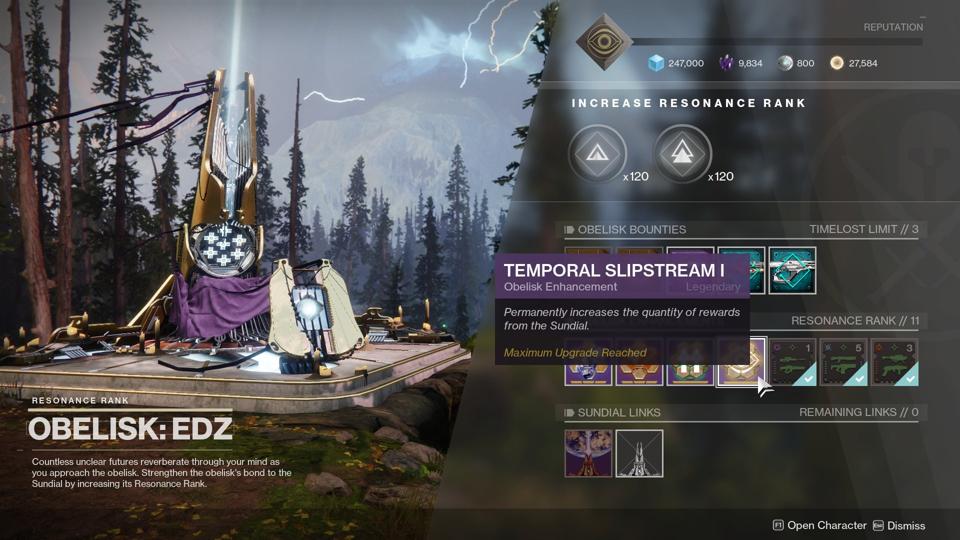This screenshot has width=960, height=540.
Task: Click the Open Character label
Action: tap(827, 525)
